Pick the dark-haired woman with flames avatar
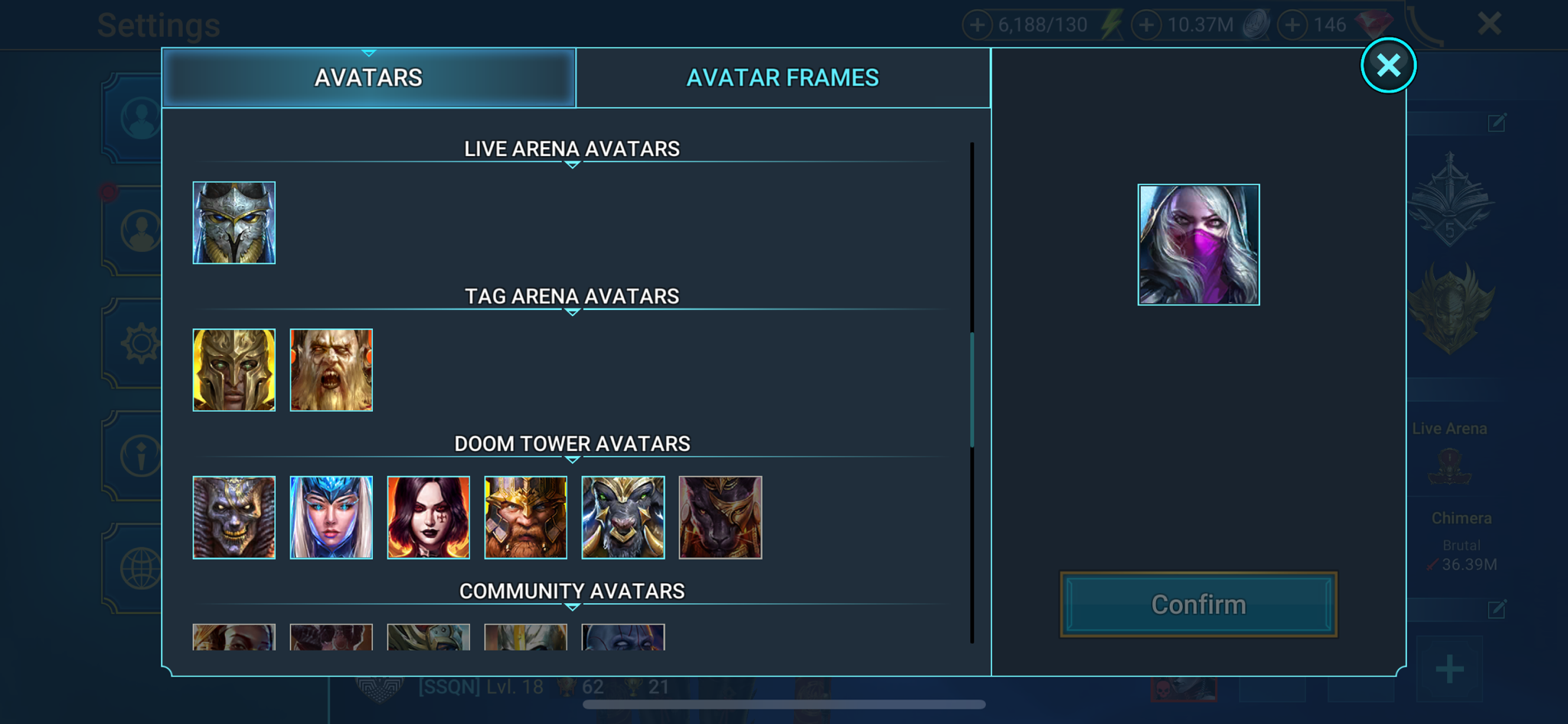Image resolution: width=1568 pixels, height=724 pixels. [x=429, y=517]
